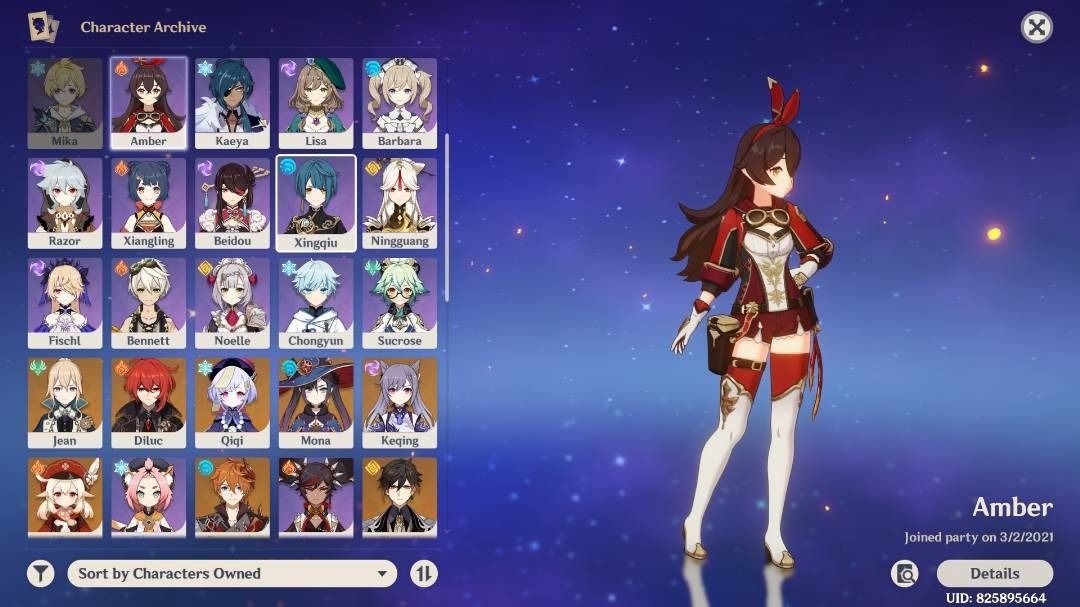
Task: Pick Barbara in the archive
Action: click(400, 102)
